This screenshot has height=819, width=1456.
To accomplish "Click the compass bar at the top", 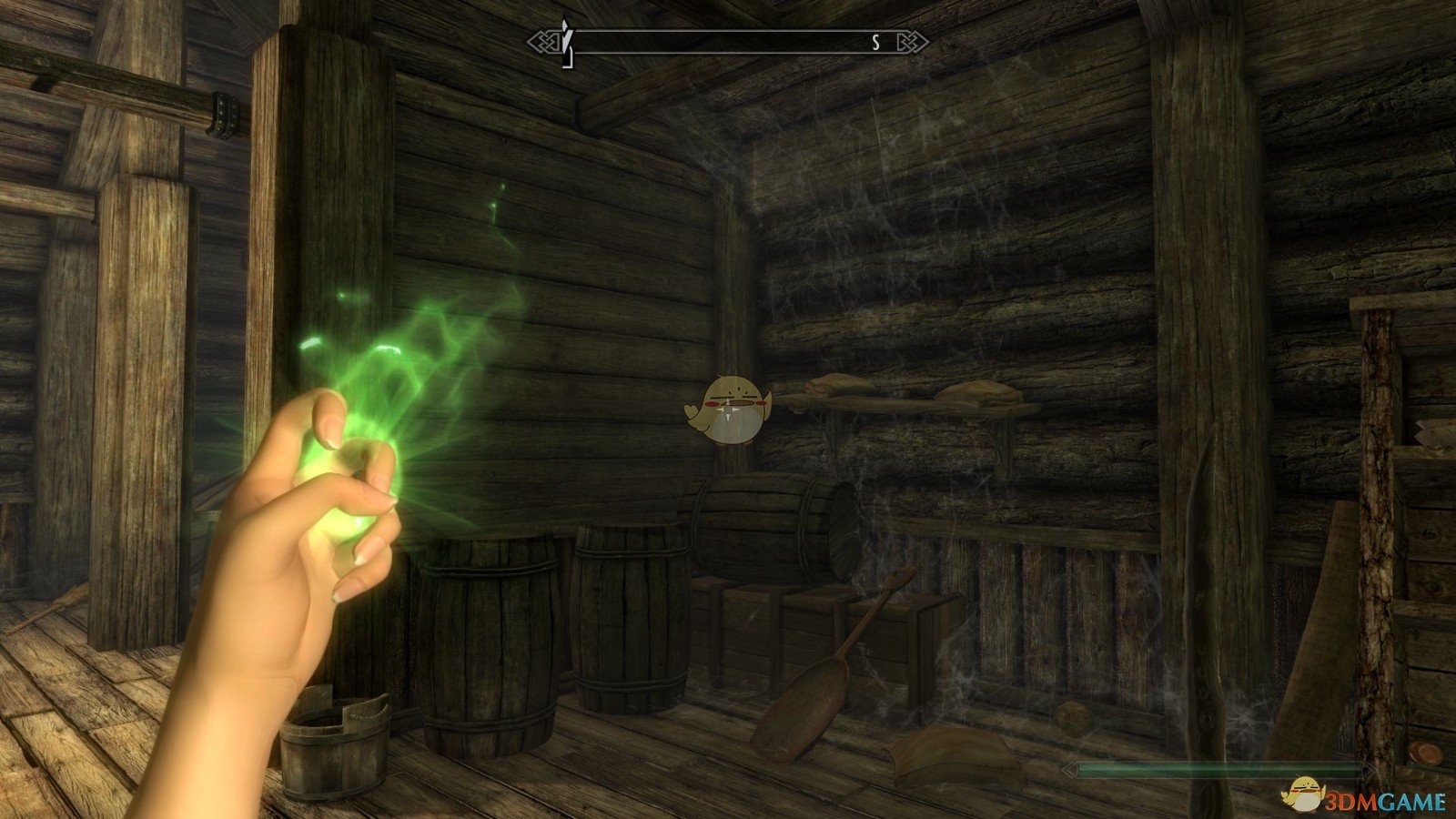I will pyautogui.click(x=728, y=42).
